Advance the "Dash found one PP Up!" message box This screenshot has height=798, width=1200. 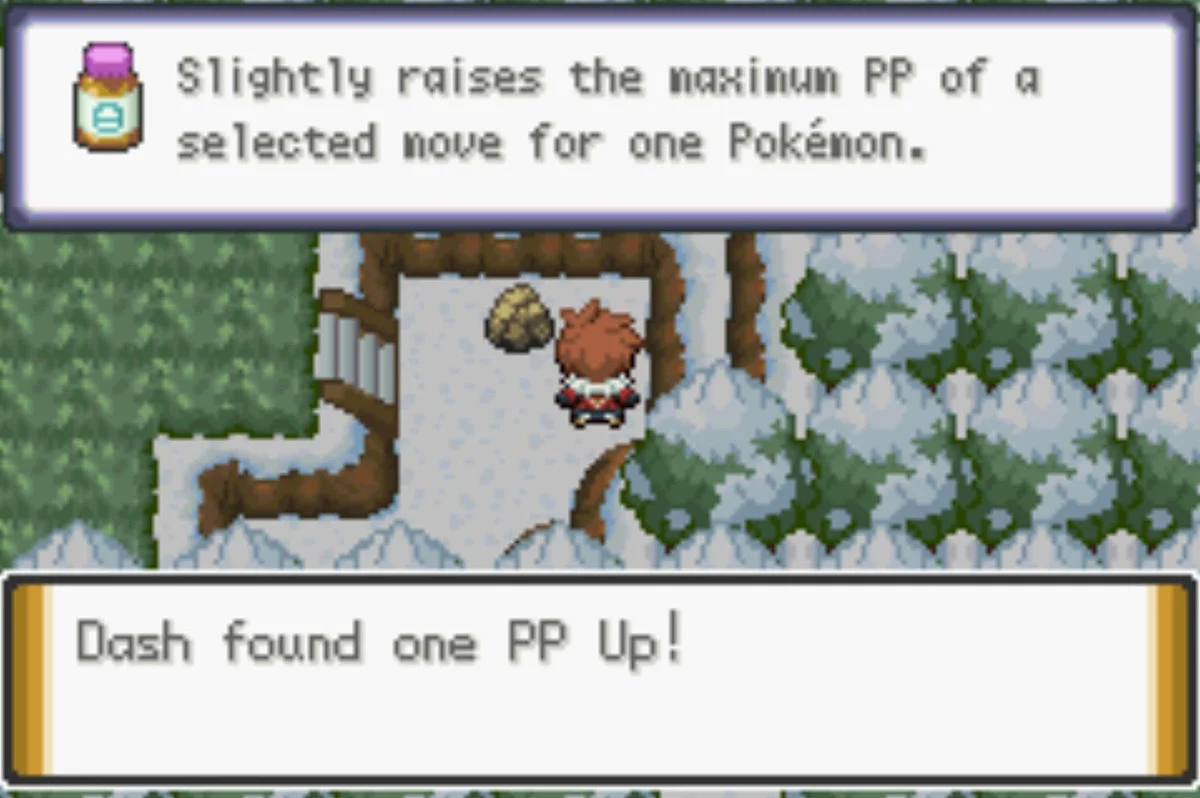click(600, 678)
